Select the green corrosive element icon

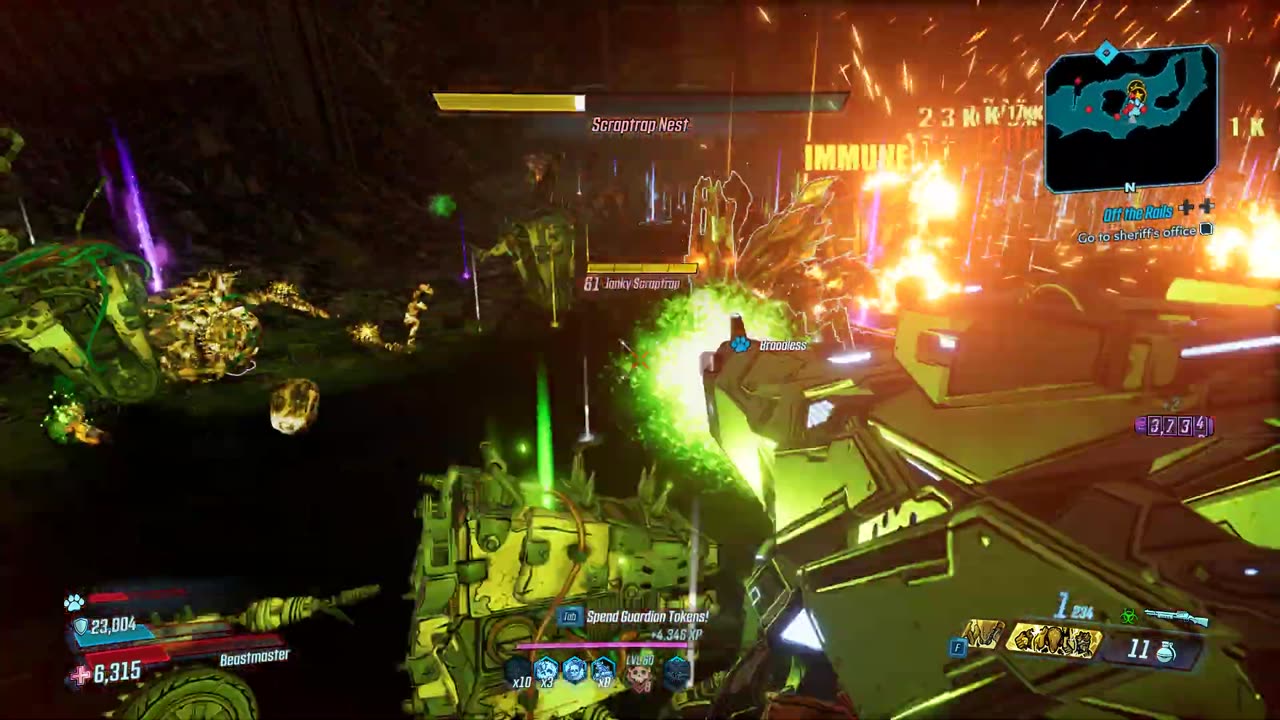tap(1128, 618)
